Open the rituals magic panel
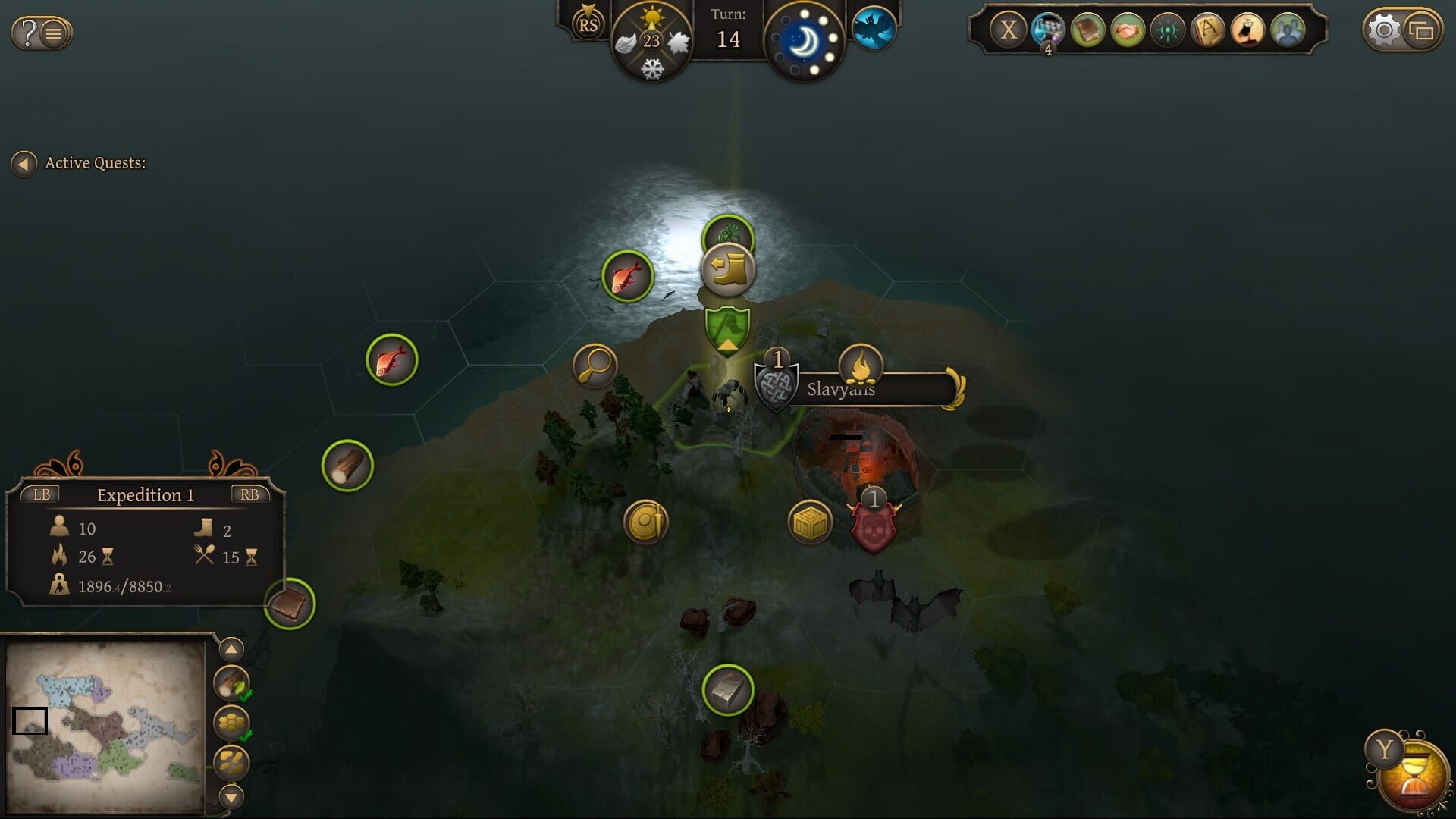Viewport: 1456px width, 819px height. pos(1166,30)
